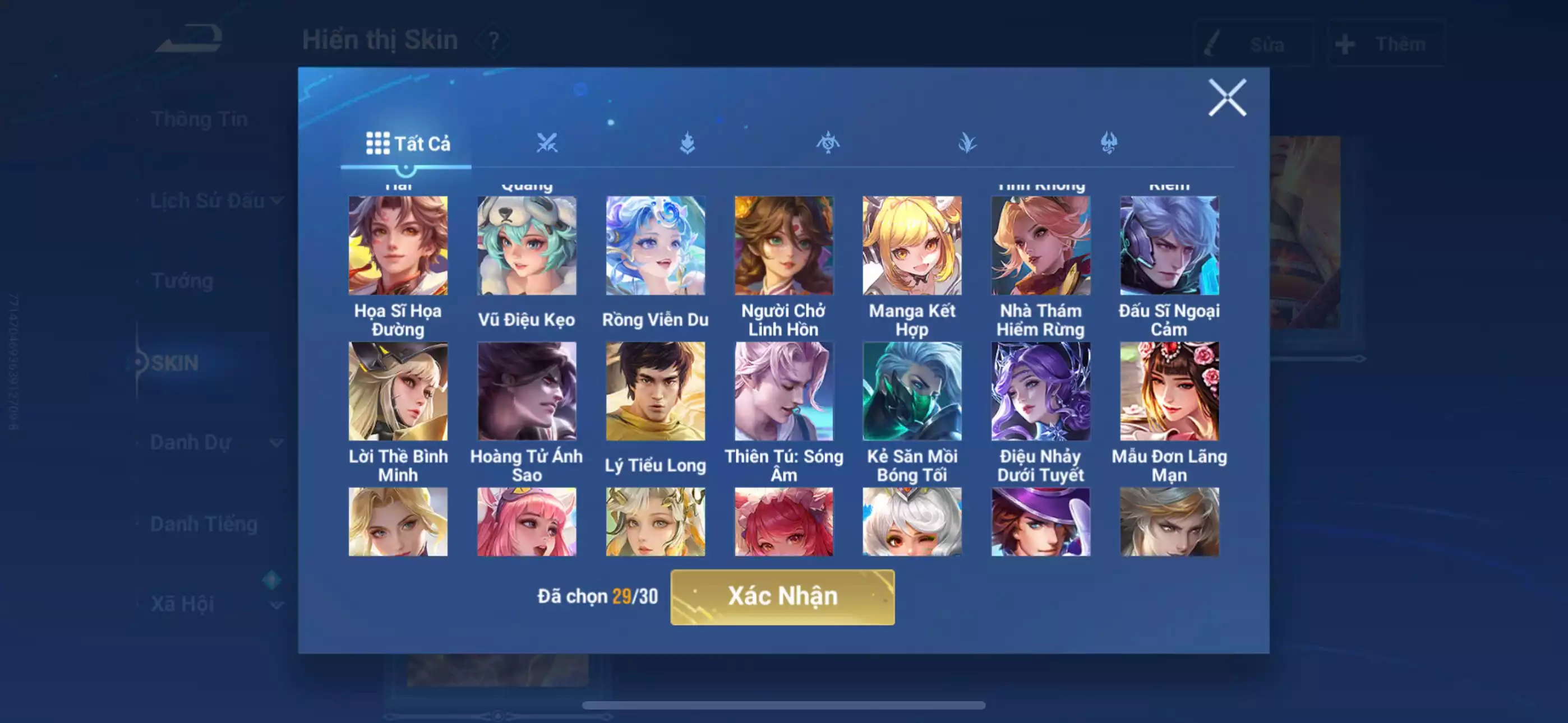Filter skins by the mage eye emblem icon

829,142
